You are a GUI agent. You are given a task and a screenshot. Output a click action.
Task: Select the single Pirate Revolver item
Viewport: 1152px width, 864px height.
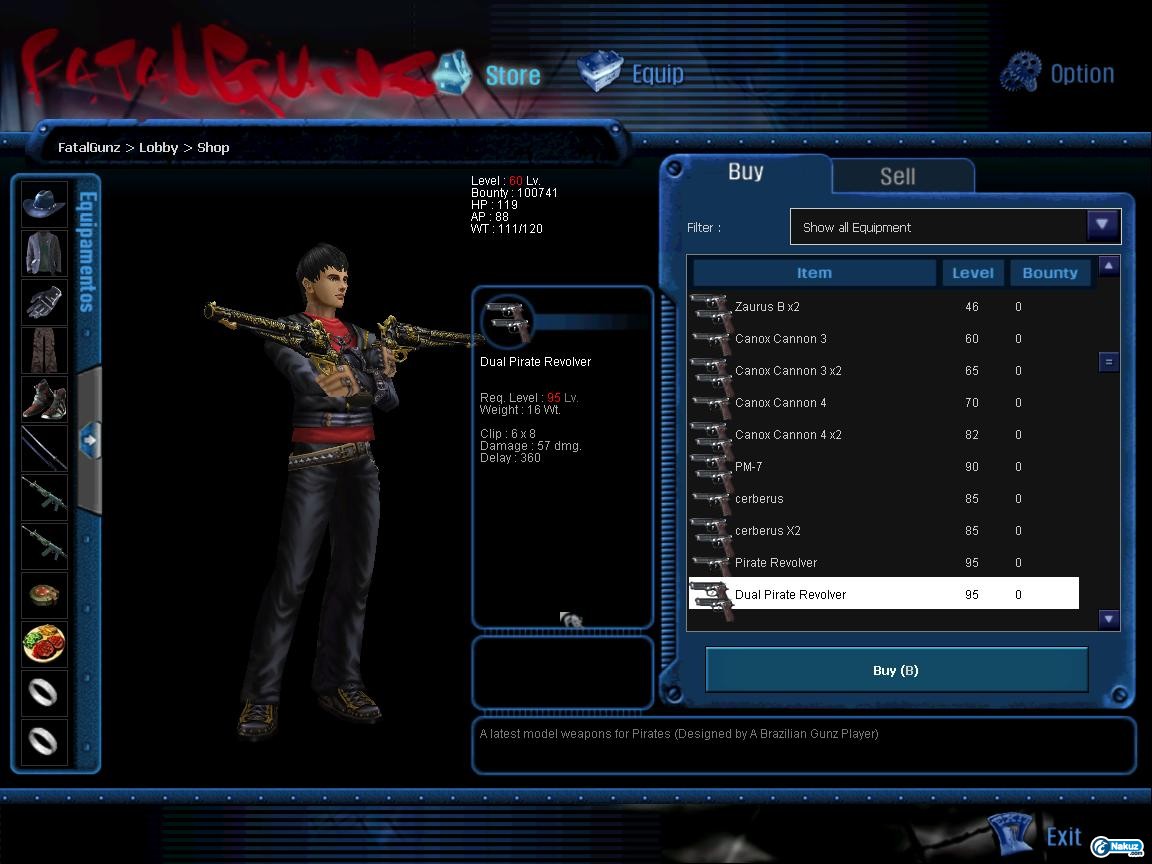[776, 563]
